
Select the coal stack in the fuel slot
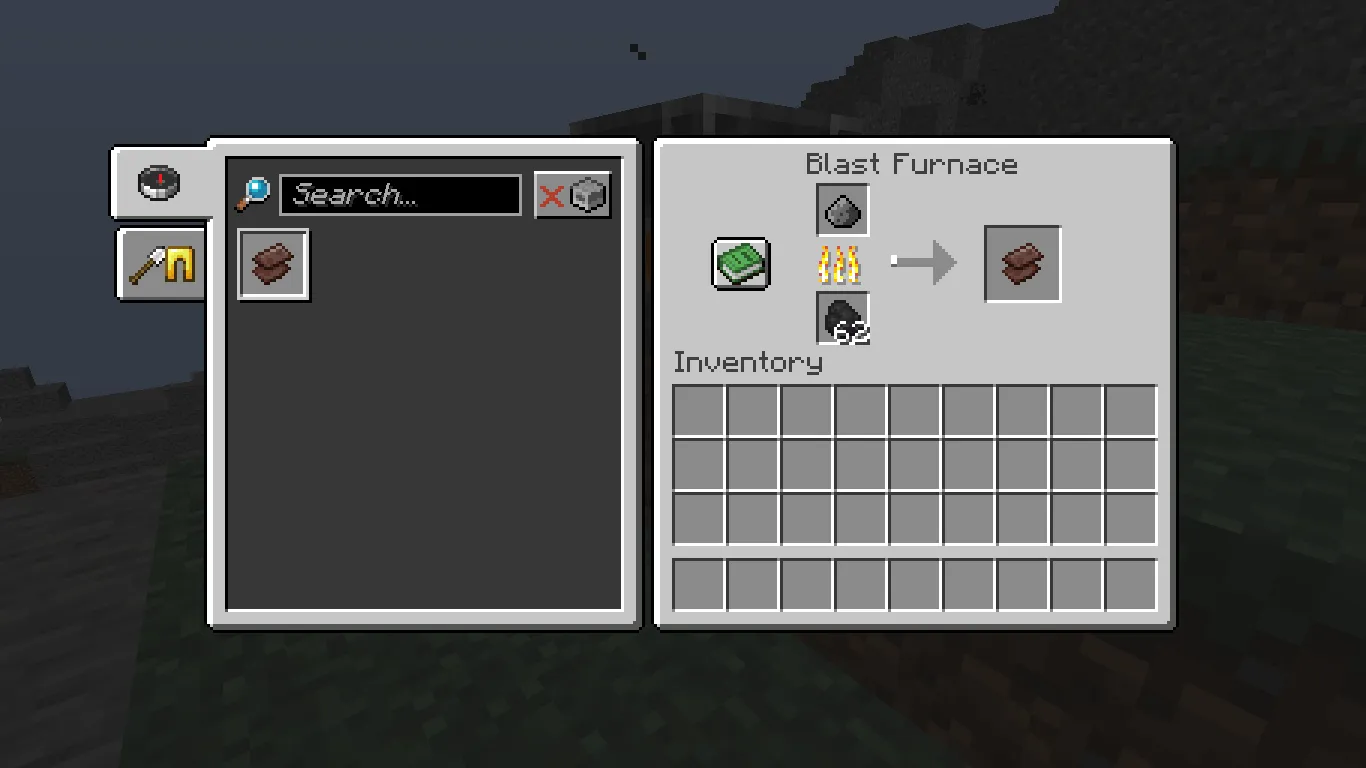tap(841, 320)
